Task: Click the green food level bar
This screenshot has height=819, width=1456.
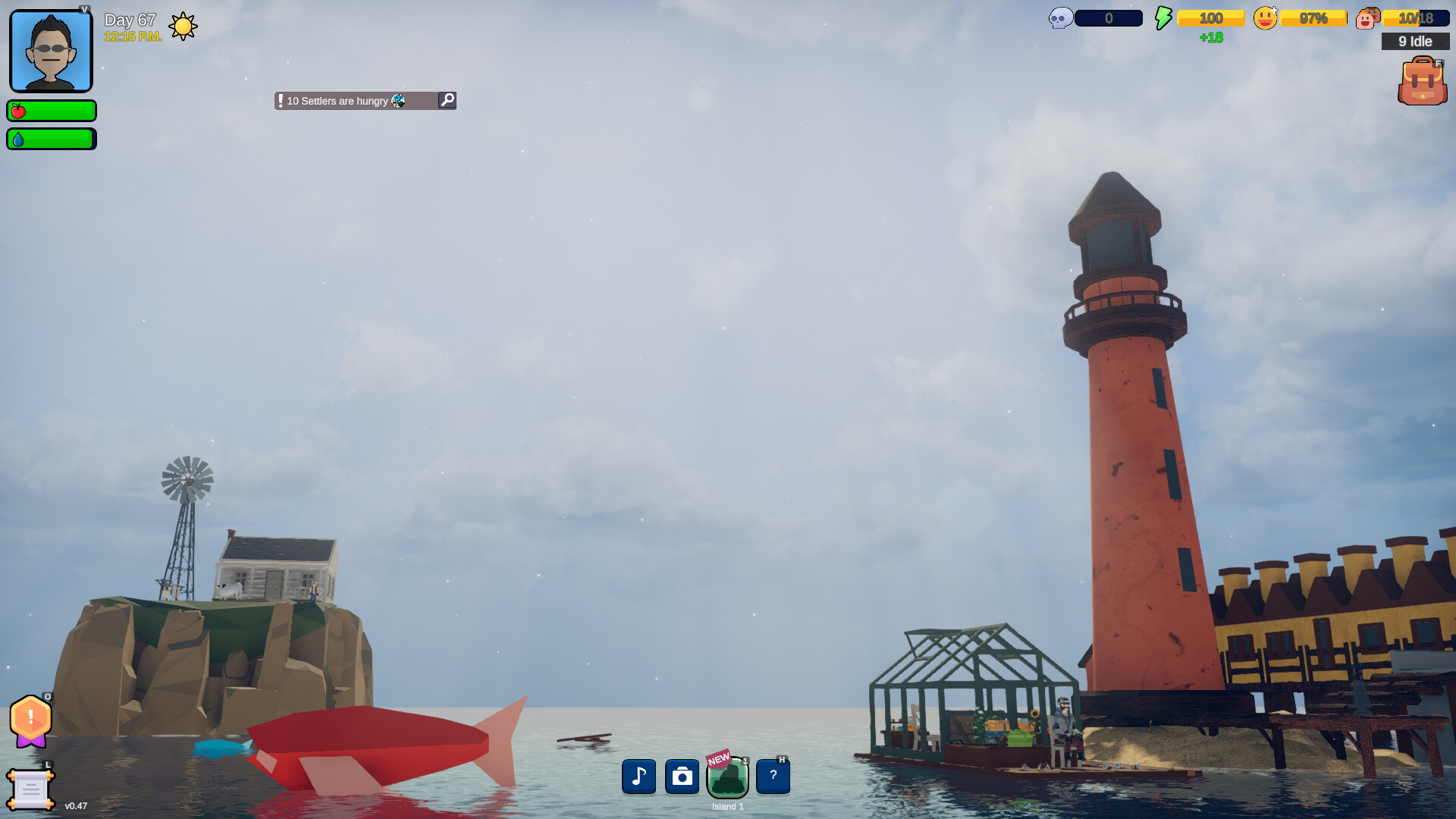Action: click(x=51, y=111)
